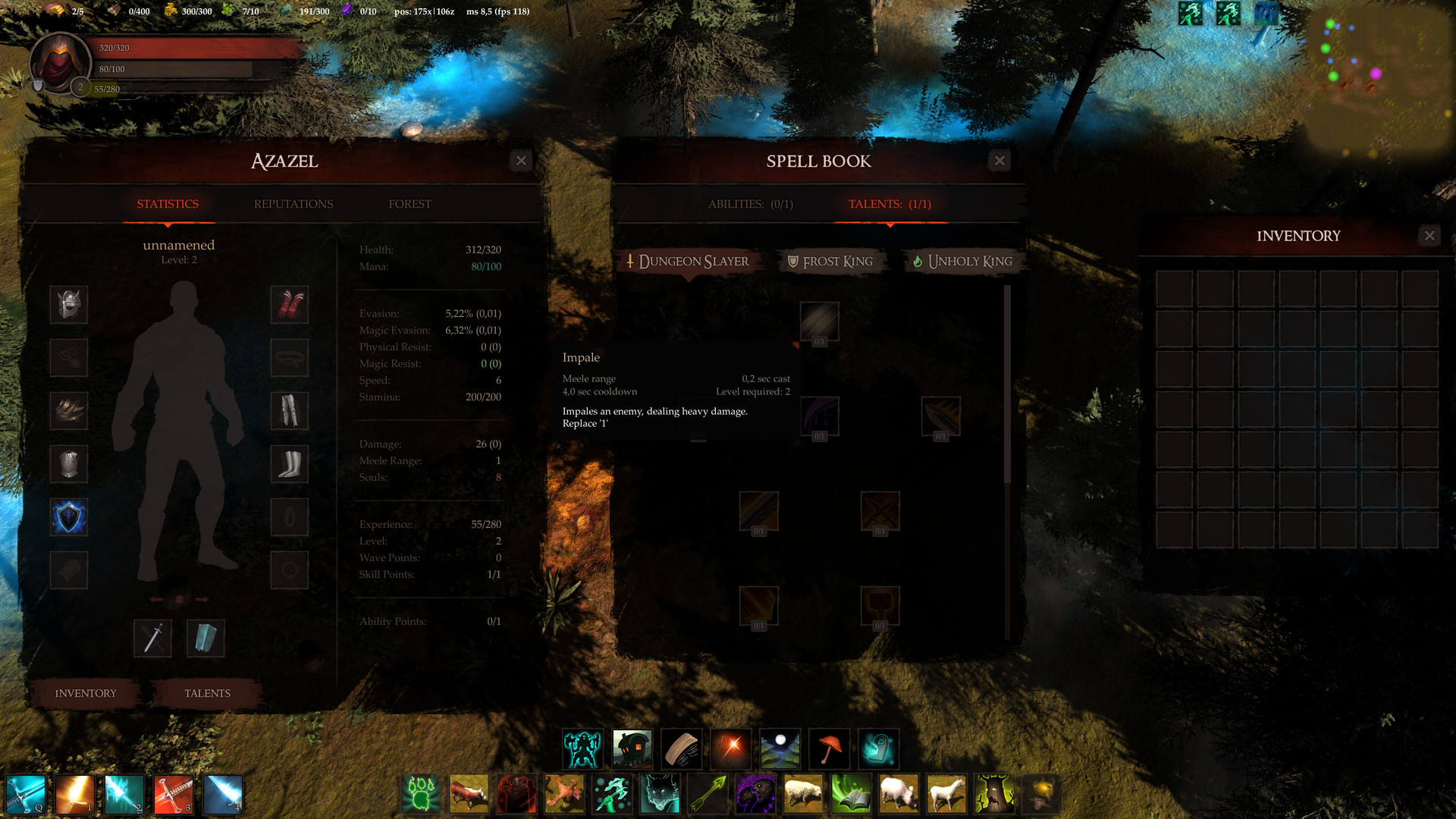The width and height of the screenshot is (1456, 819).
Task: Expand the Frost King talent tree
Action: pos(830,262)
